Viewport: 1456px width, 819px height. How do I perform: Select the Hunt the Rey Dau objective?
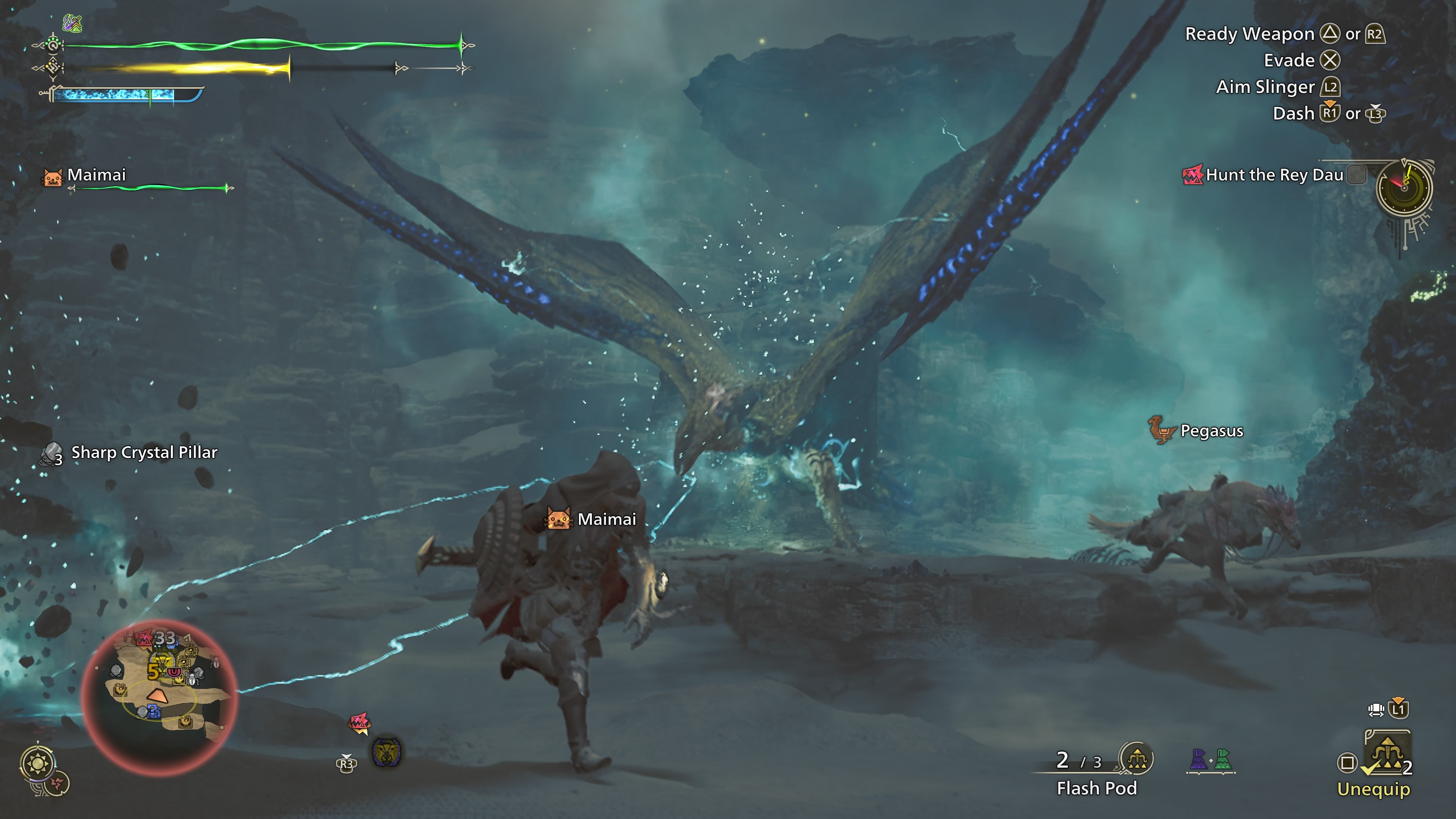coord(1274,175)
